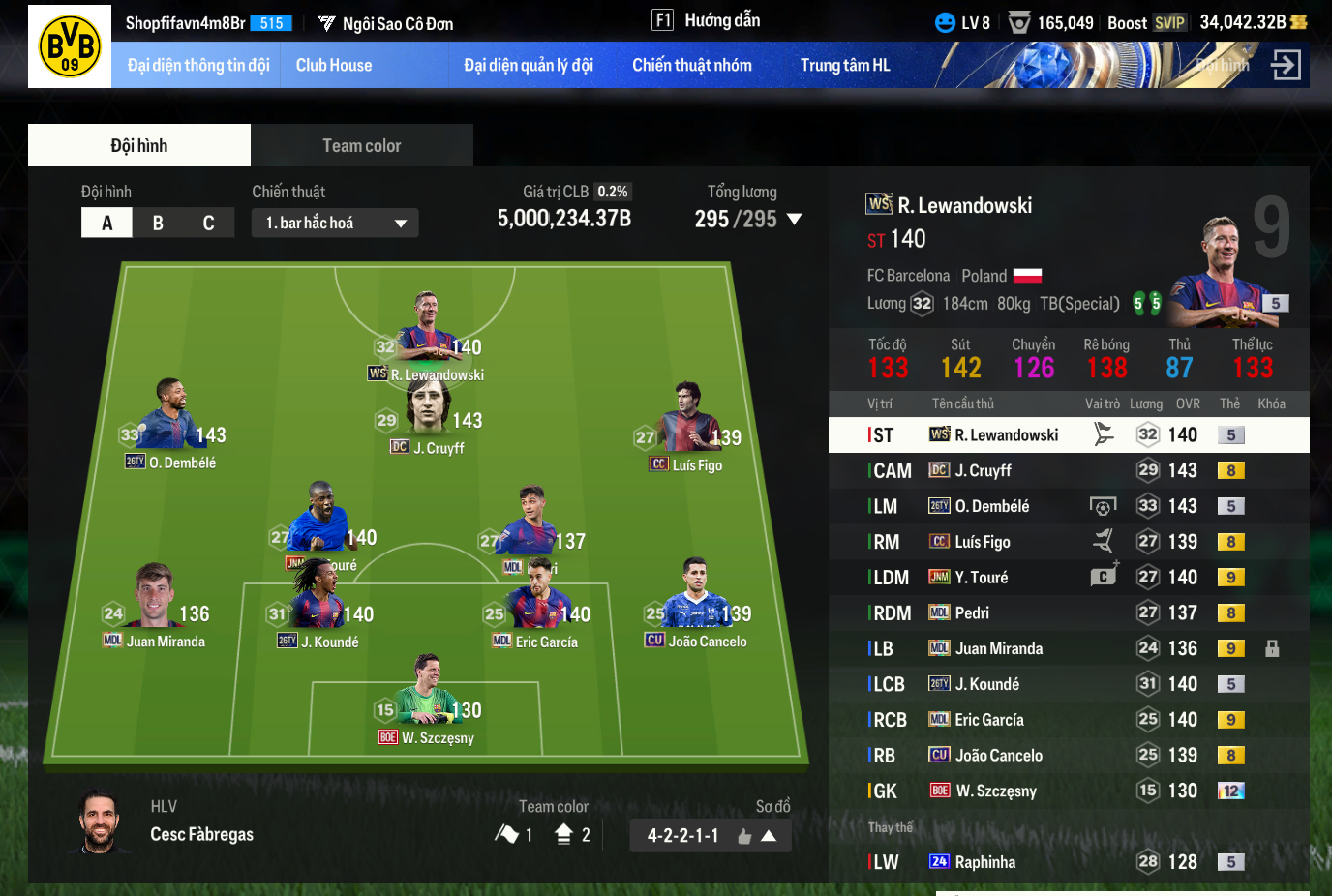Switch to the Team color tab
Image resolution: width=1332 pixels, height=896 pixels.
click(x=361, y=146)
